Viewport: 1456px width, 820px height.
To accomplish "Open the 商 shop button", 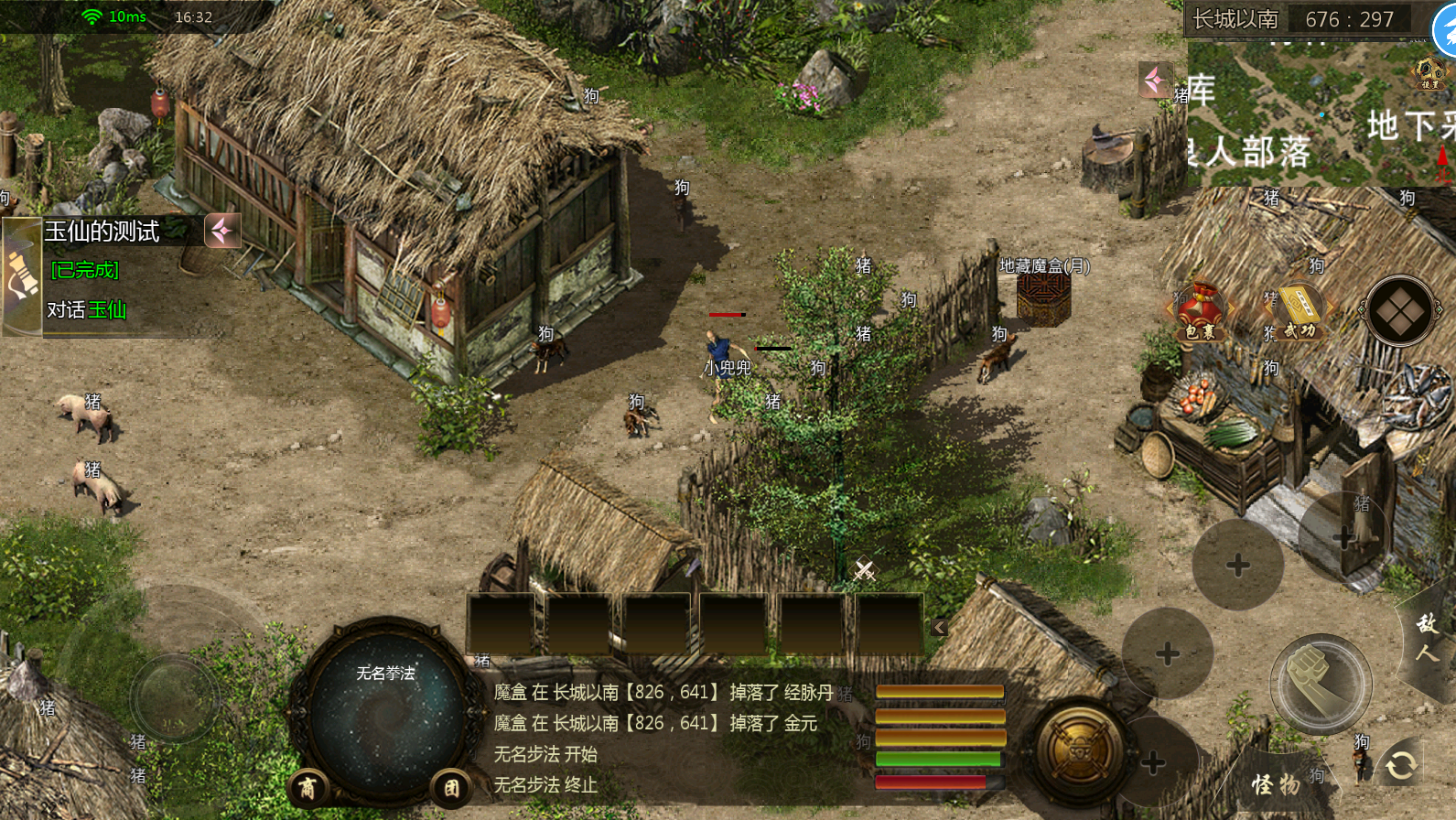I will (x=307, y=787).
